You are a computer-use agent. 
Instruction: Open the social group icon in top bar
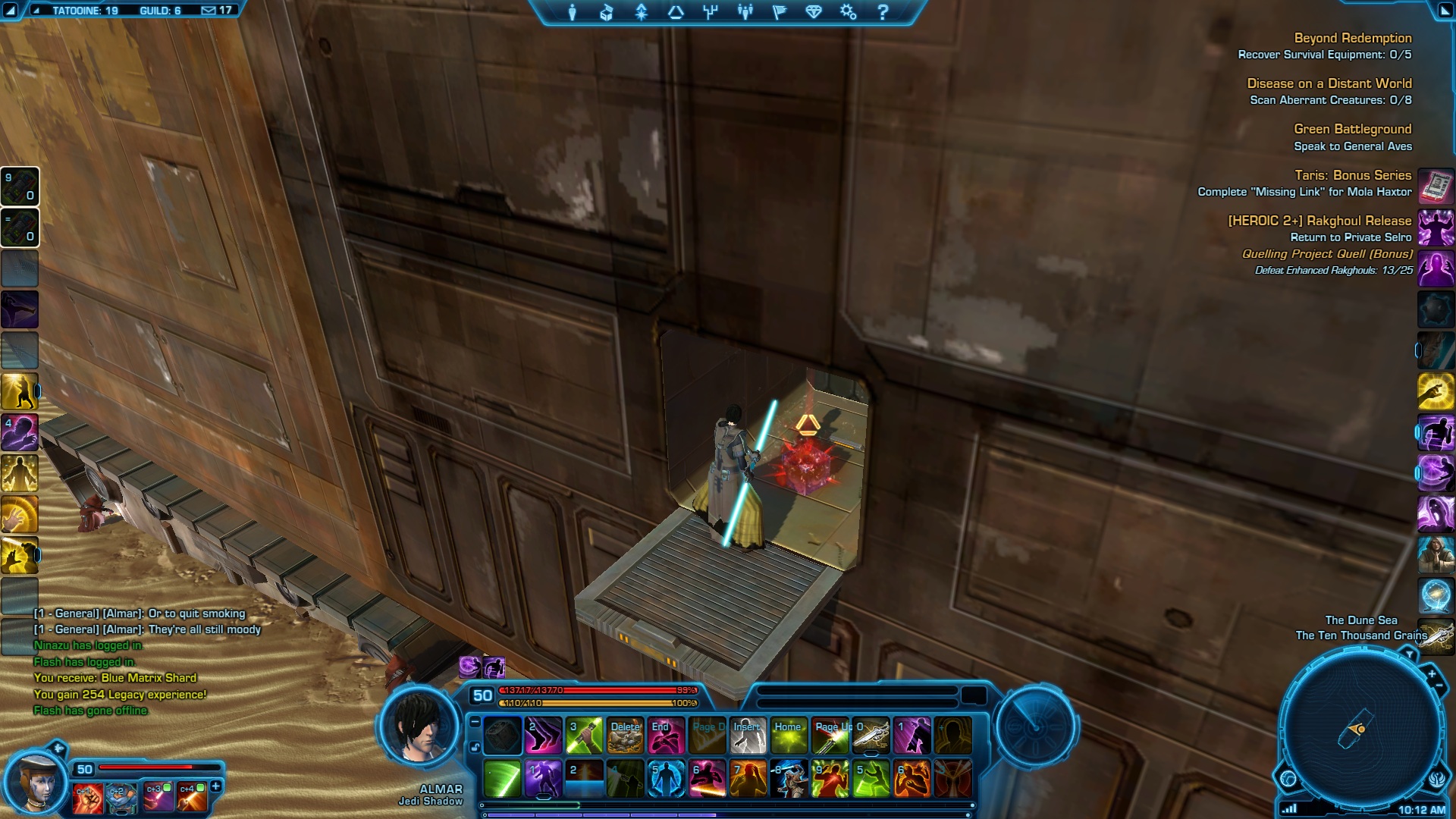click(745, 12)
